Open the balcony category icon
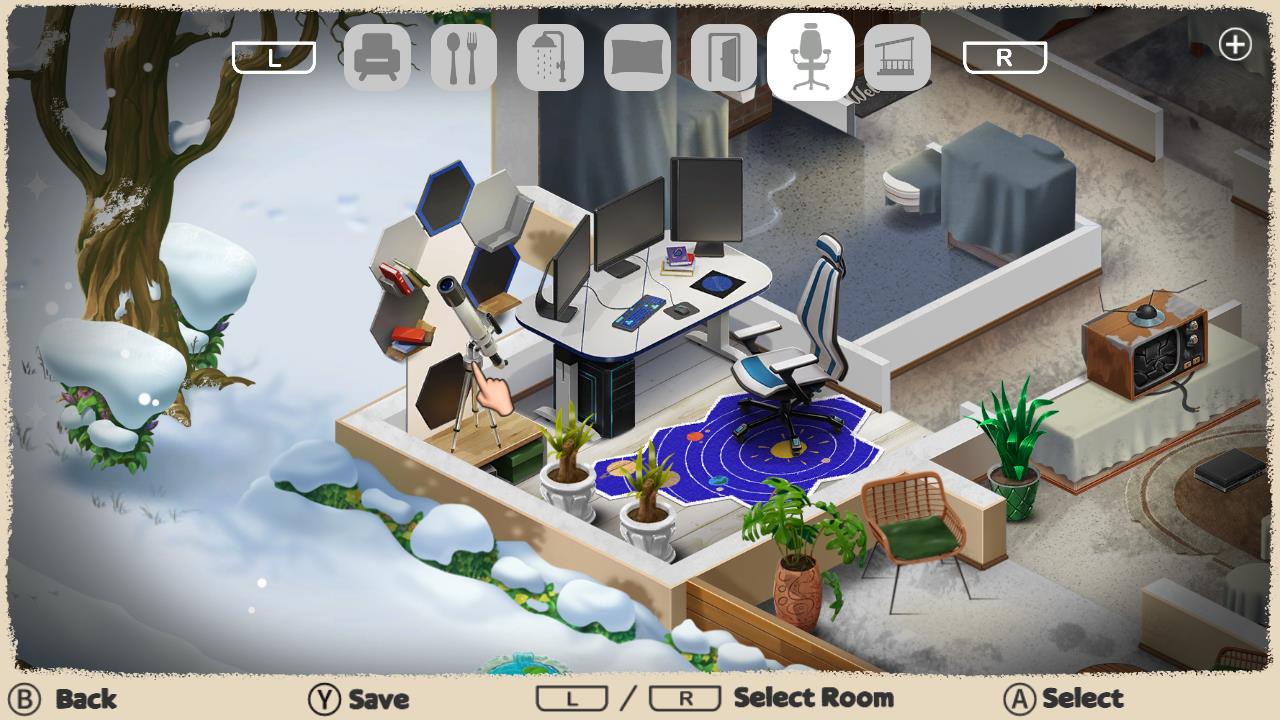Image resolution: width=1280 pixels, height=720 pixels. pyautogui.click(x=898, y=57)
